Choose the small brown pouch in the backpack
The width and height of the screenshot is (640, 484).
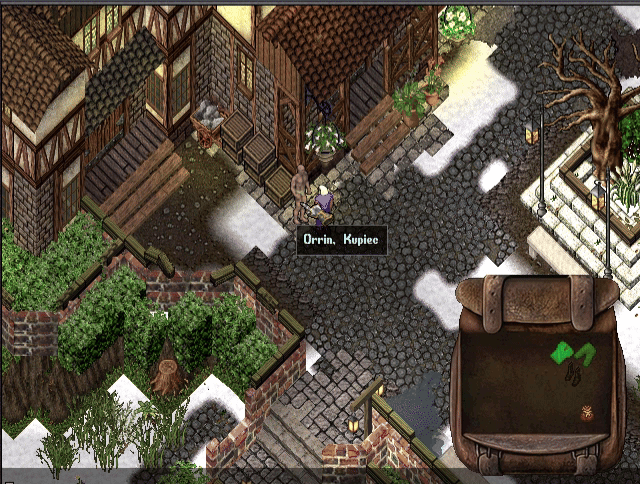(x=588, y=411)
